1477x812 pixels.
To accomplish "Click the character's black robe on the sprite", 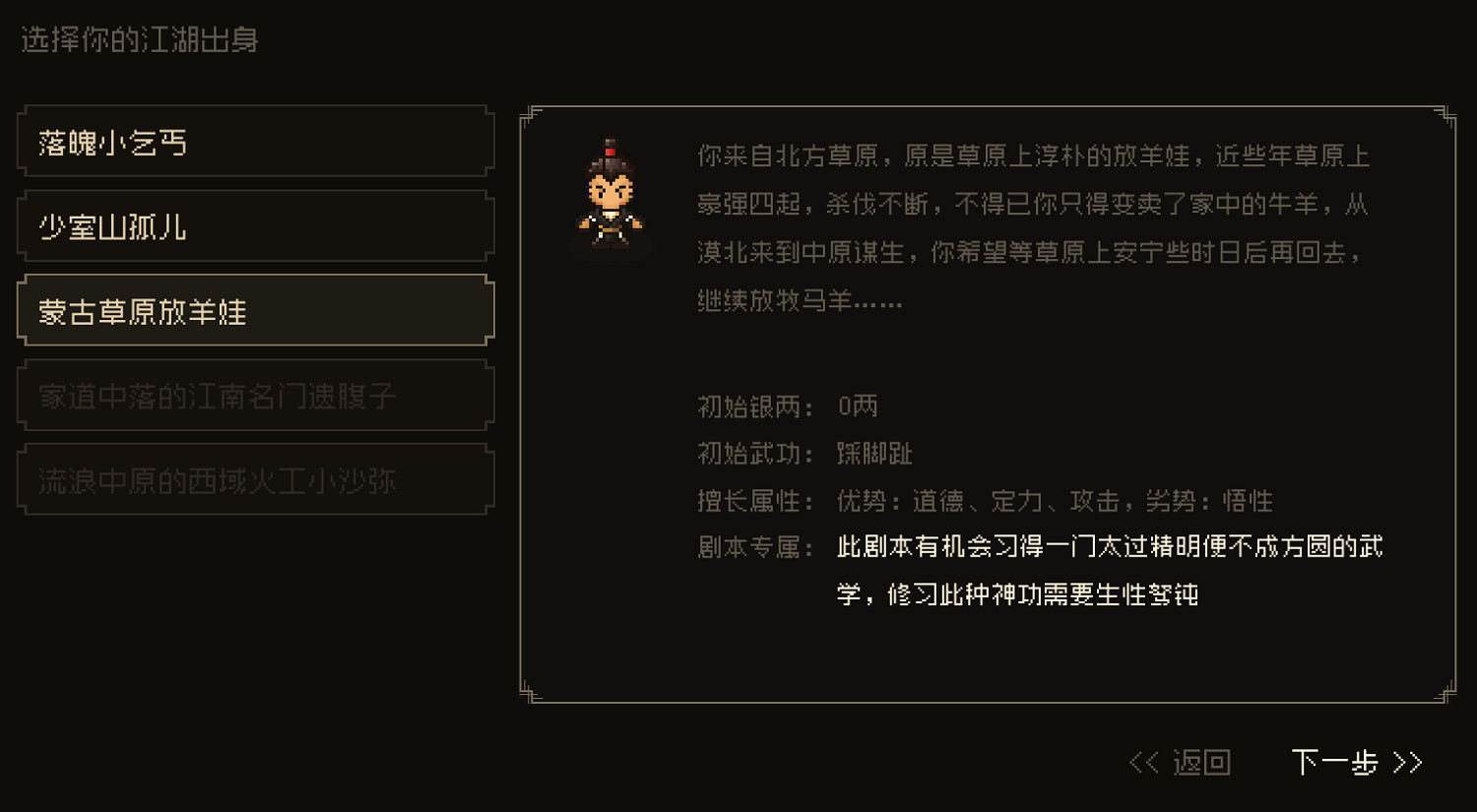I will click(612, 221).
